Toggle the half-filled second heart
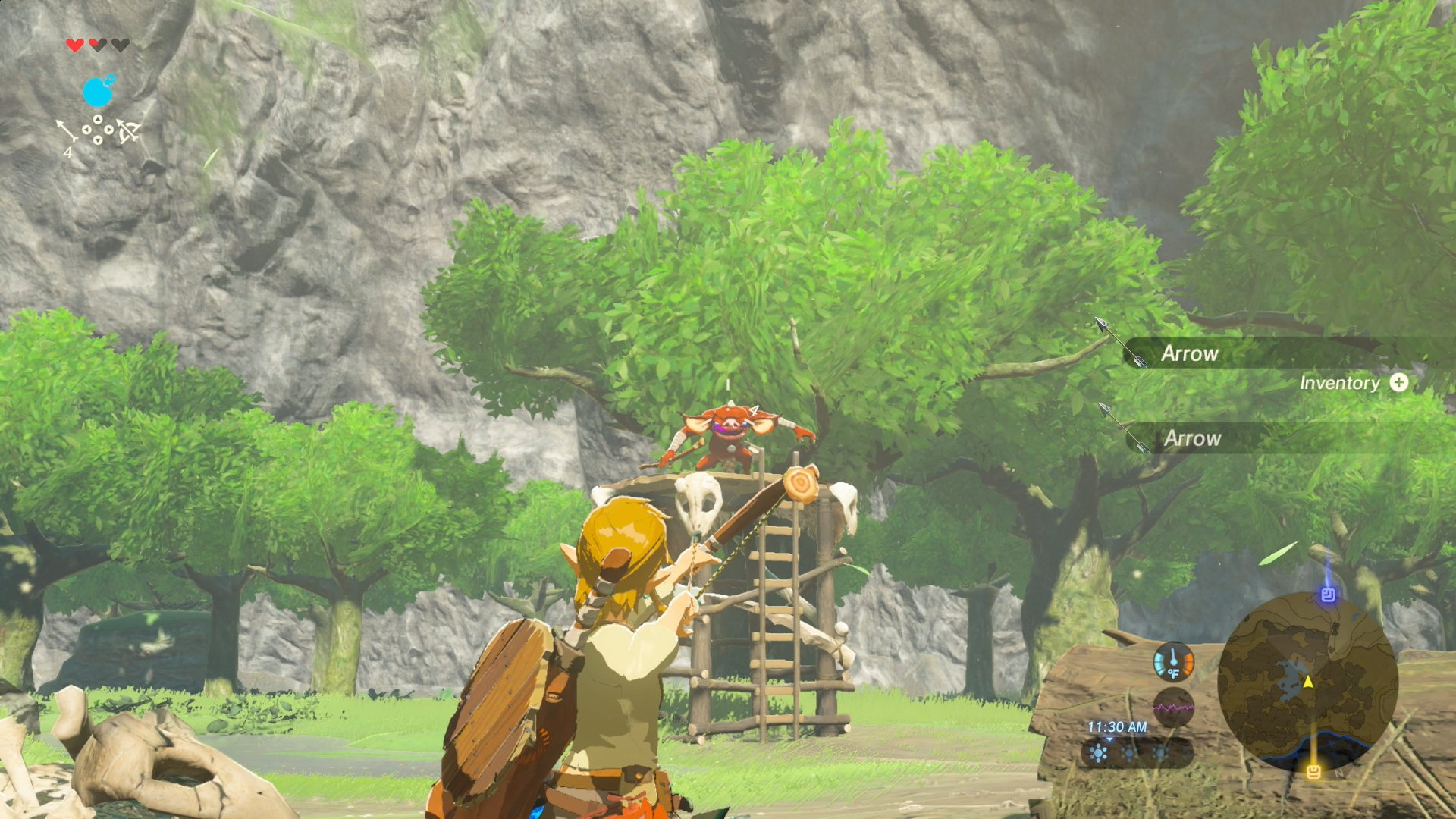1456x819 pixels. coord(97,44)
